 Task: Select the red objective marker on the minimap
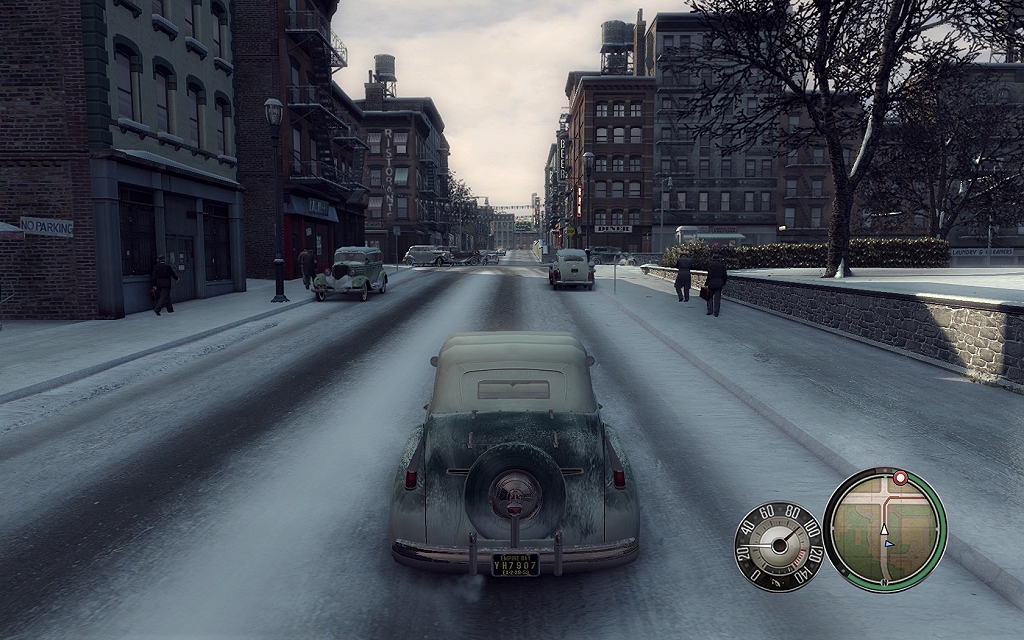[x=900, y=478]
